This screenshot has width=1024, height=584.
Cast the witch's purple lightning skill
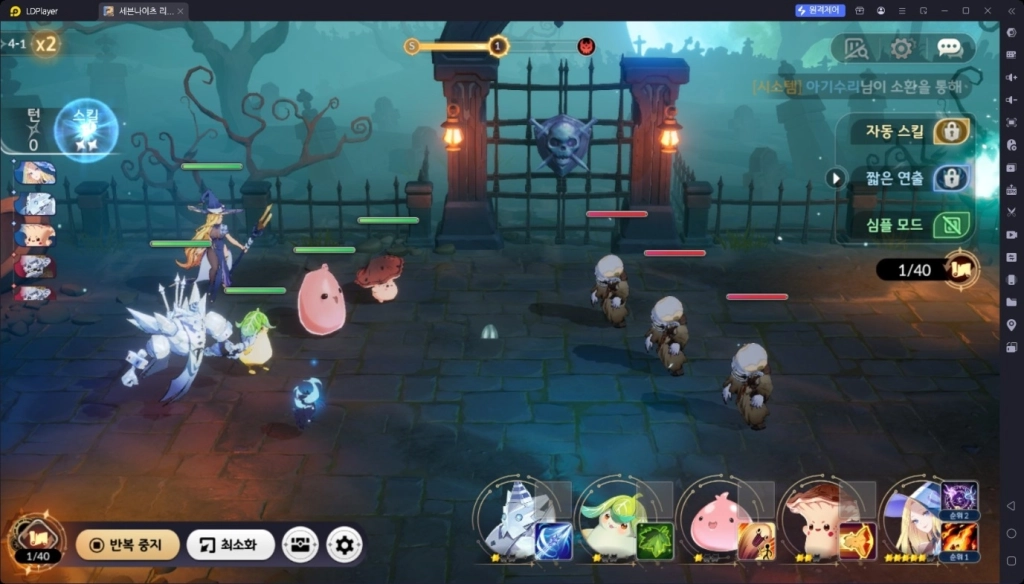[x=960, y=497]
